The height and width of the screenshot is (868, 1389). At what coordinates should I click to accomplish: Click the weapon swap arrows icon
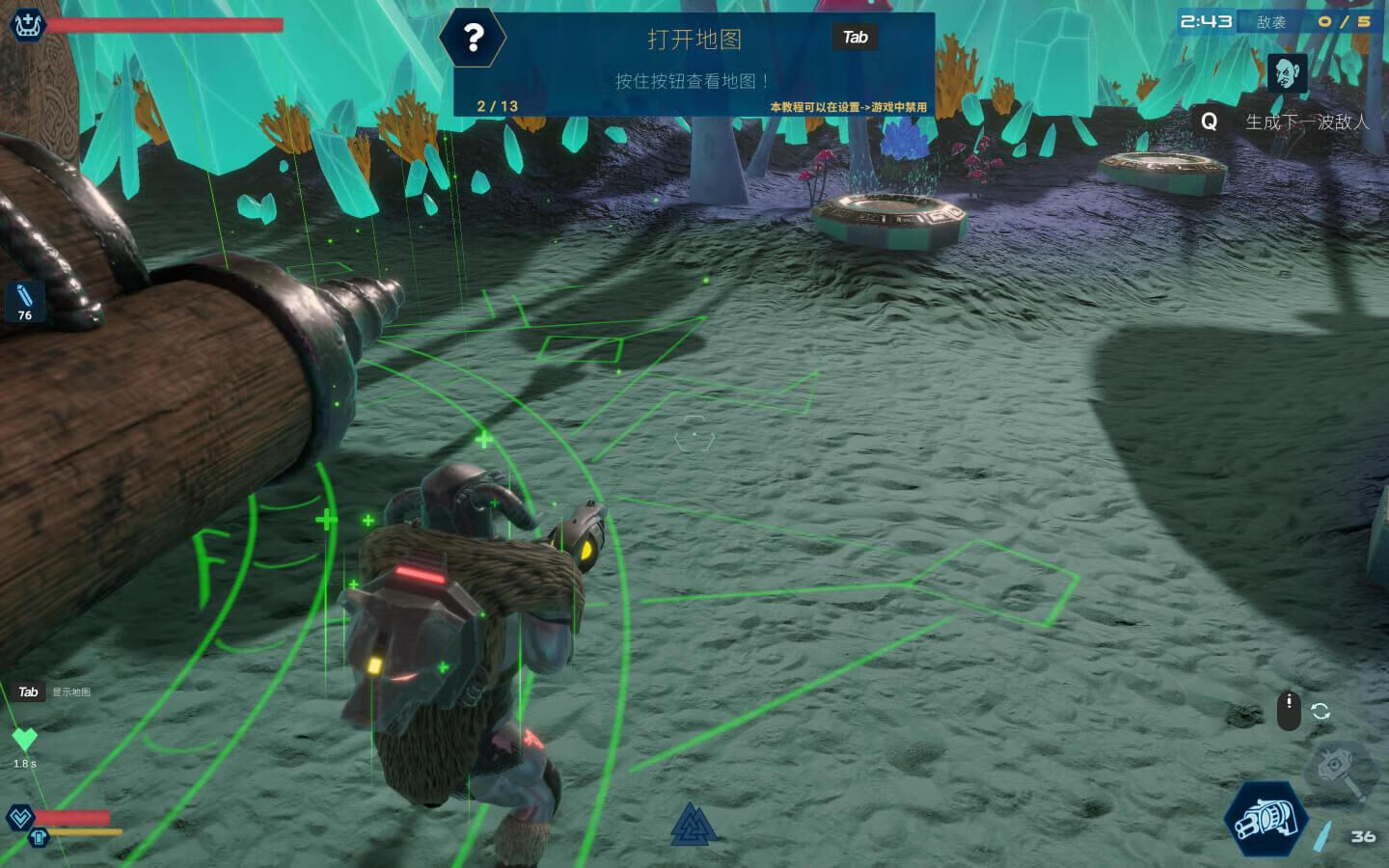(1321, 711)
